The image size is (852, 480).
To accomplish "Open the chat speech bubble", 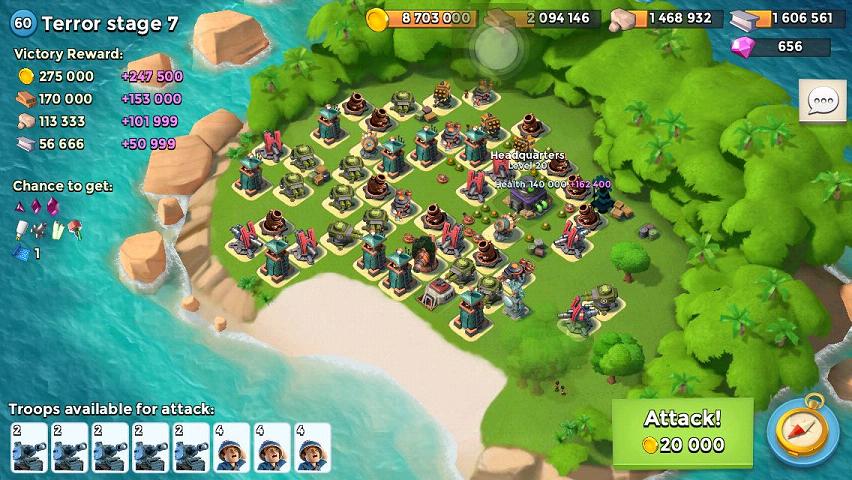I will coord(822,101).
